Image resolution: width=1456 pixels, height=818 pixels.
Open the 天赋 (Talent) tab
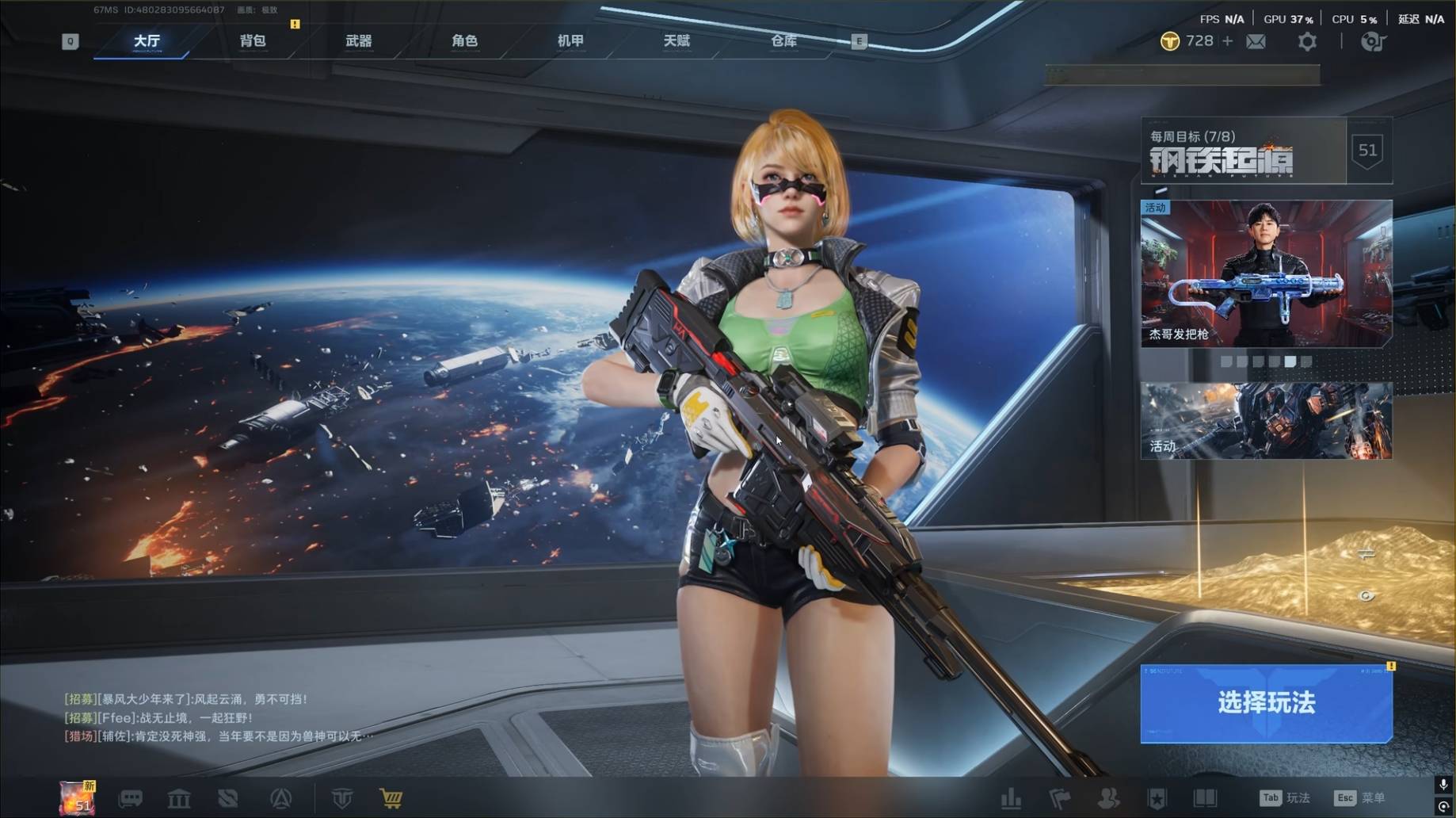click(x=677, y=41)
